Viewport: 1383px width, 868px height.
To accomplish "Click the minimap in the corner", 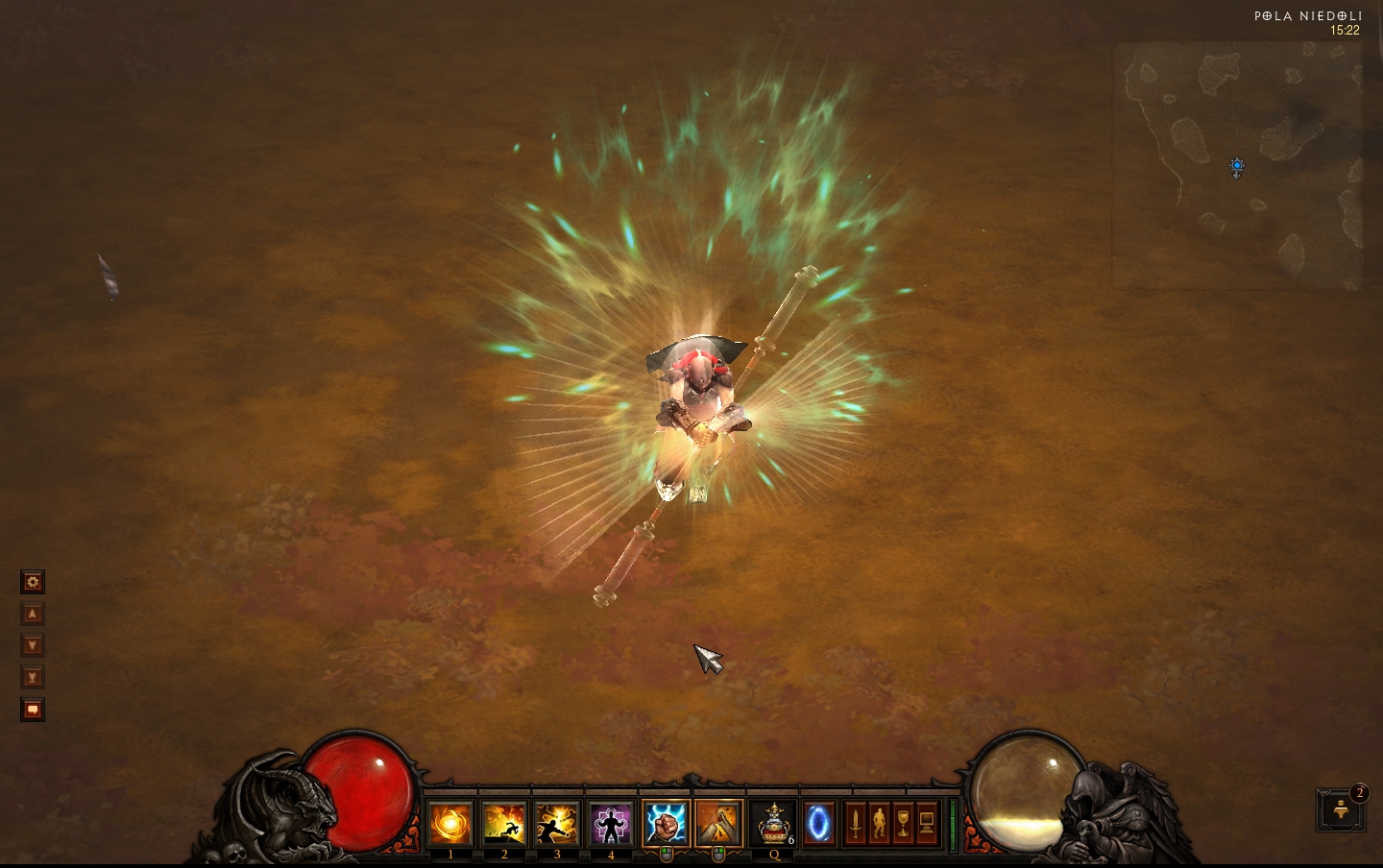I will [1237, 165].
